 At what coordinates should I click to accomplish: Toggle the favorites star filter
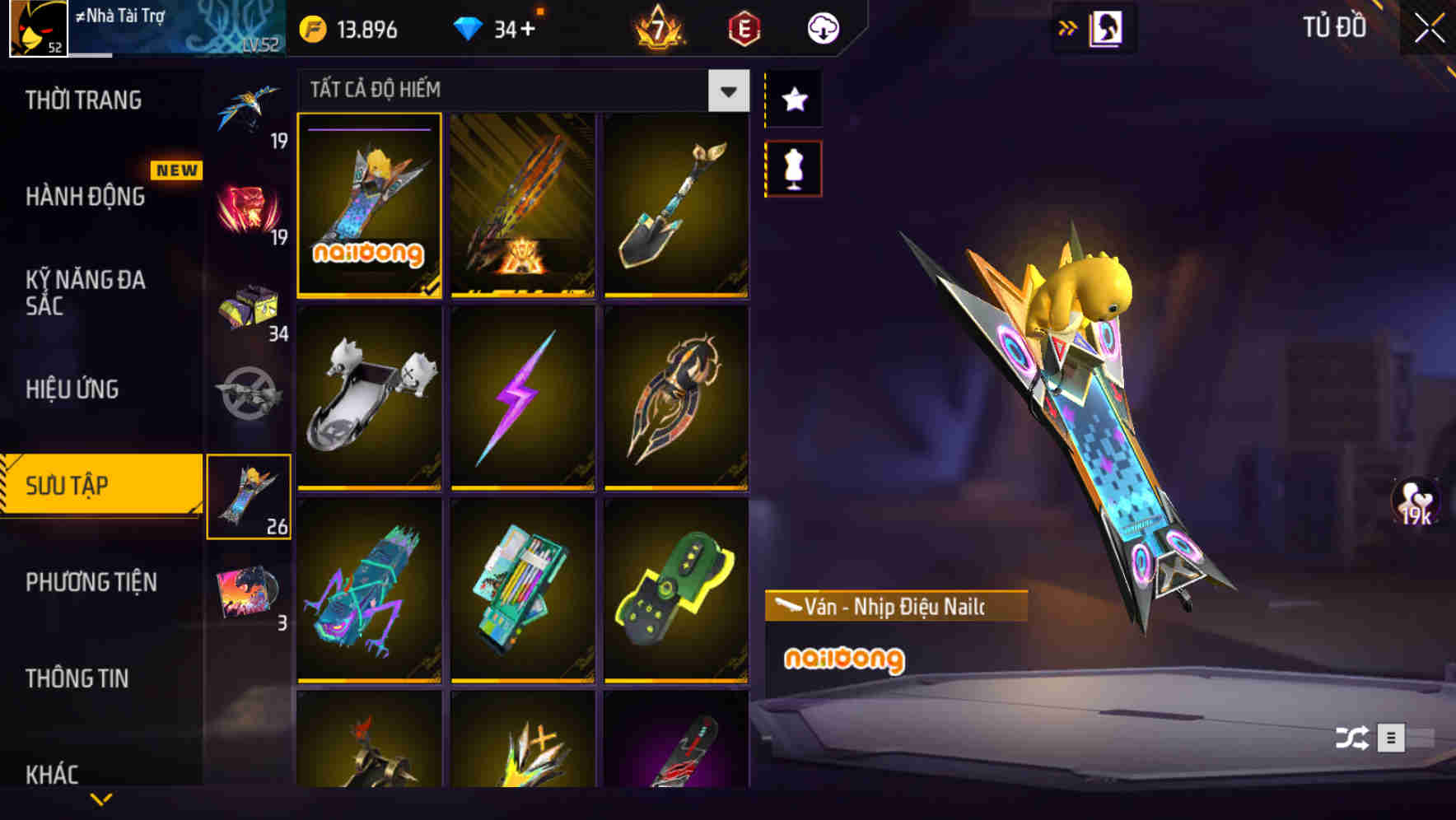(x=793, y=99)
